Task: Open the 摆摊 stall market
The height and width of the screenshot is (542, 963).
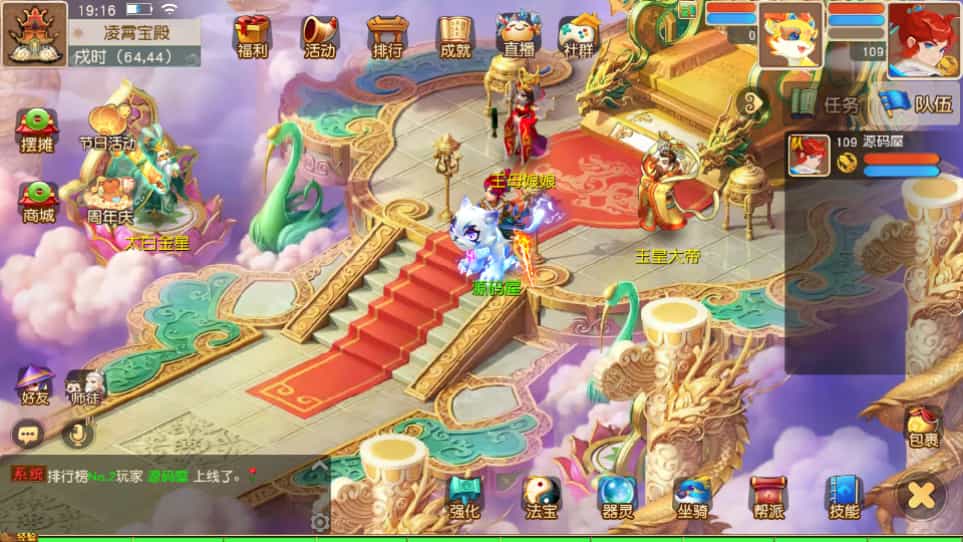Action: pos(37,127)
